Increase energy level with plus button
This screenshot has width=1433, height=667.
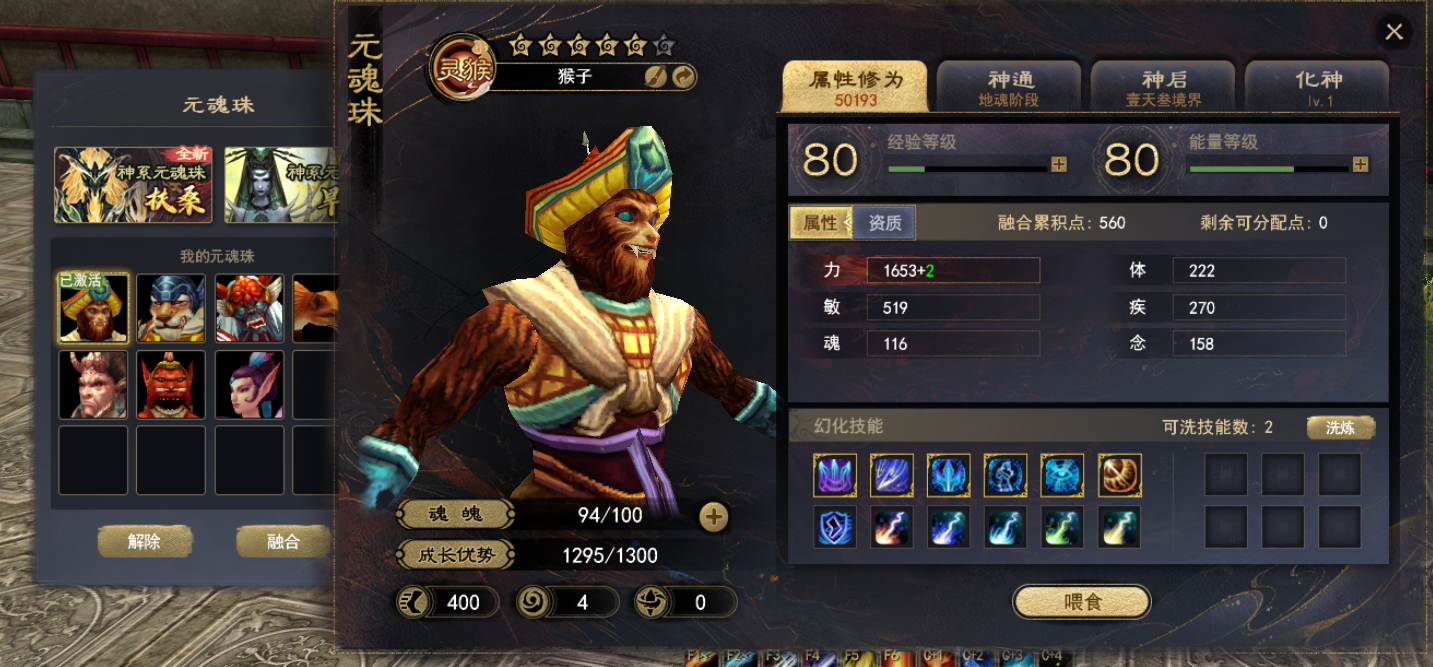point(1360,164)
